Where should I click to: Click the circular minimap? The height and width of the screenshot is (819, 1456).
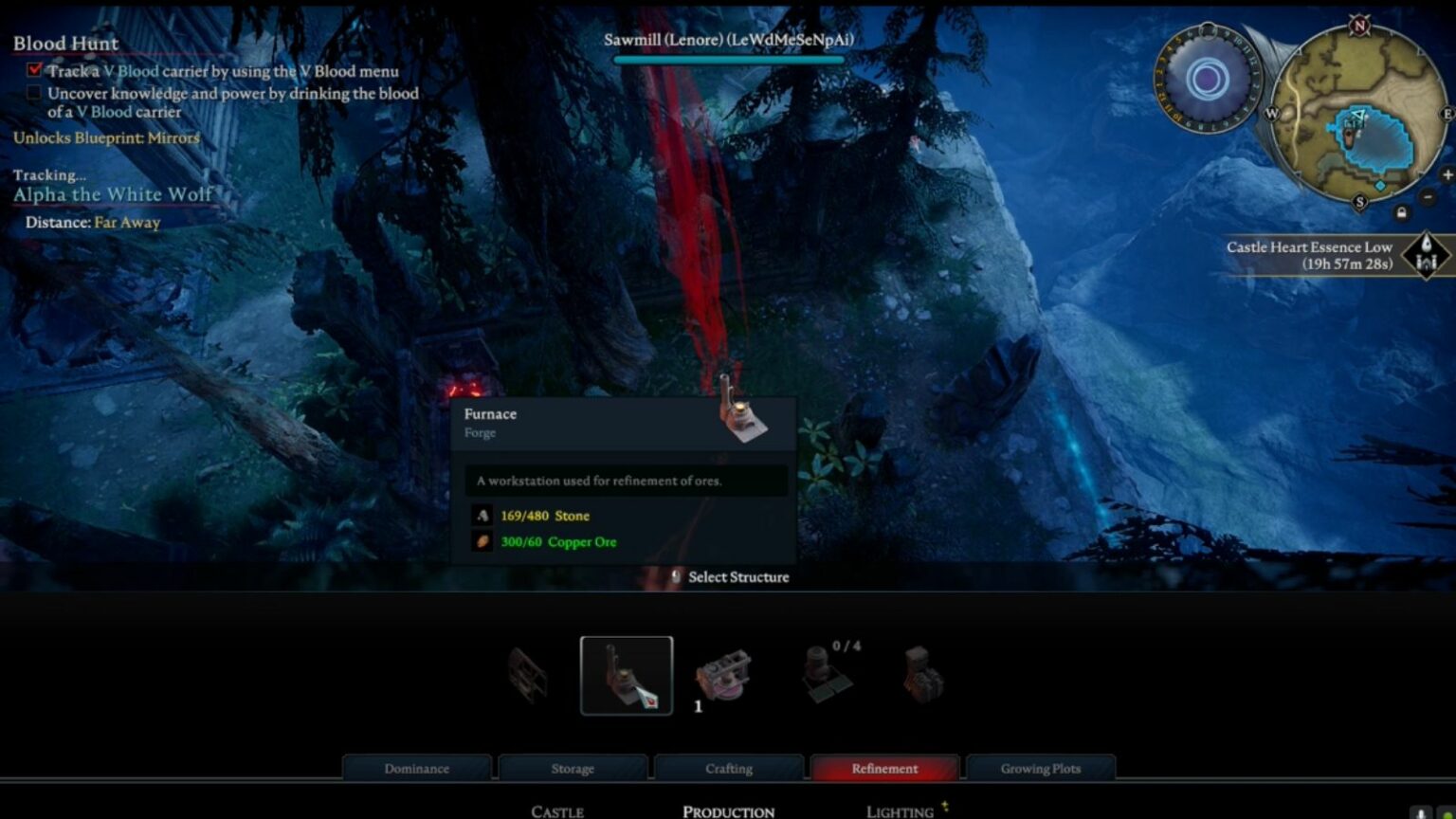pyautogui.click(x=1359, y=112)
